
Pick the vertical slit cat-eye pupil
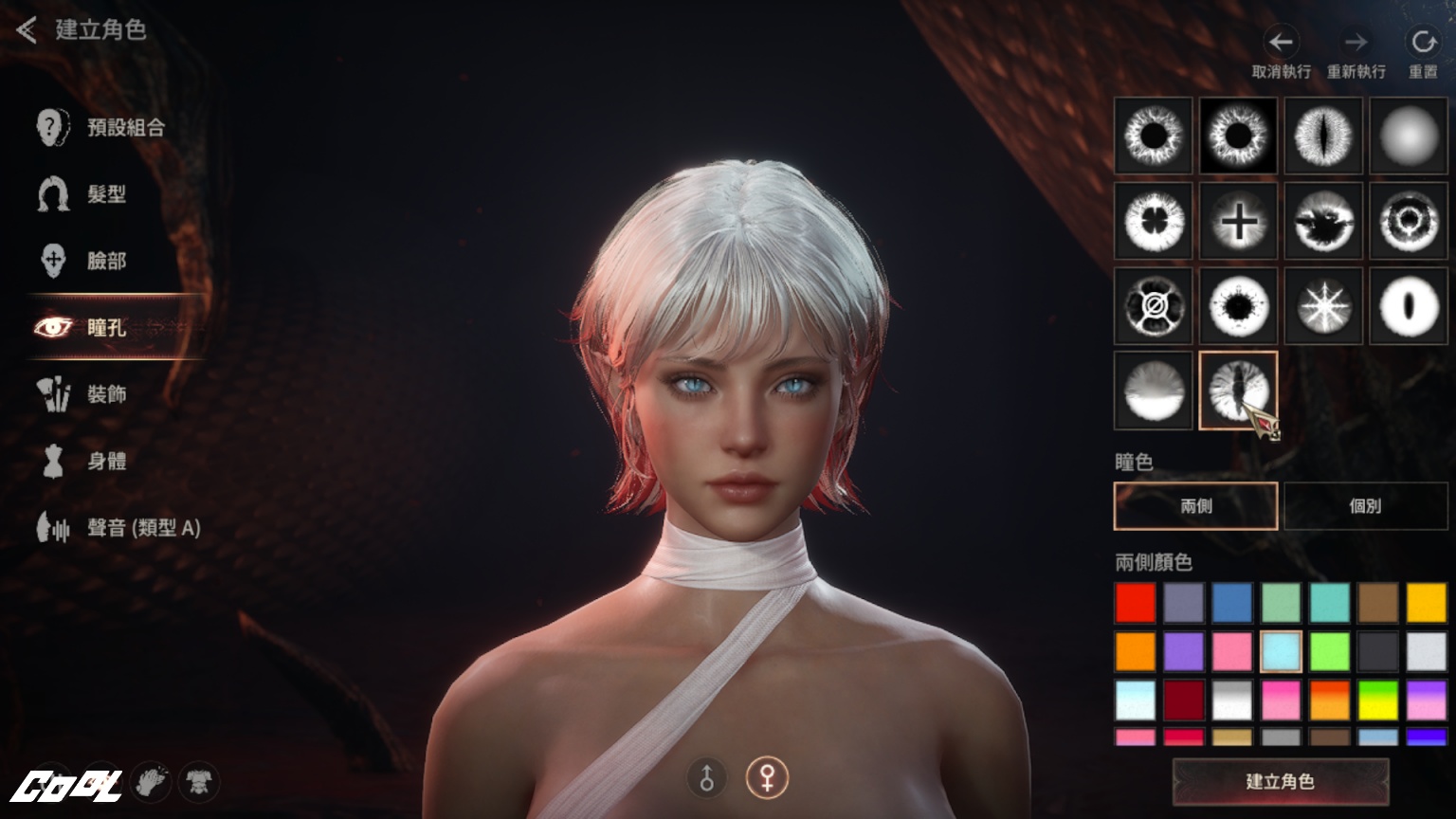click(x=1323, y=136)
